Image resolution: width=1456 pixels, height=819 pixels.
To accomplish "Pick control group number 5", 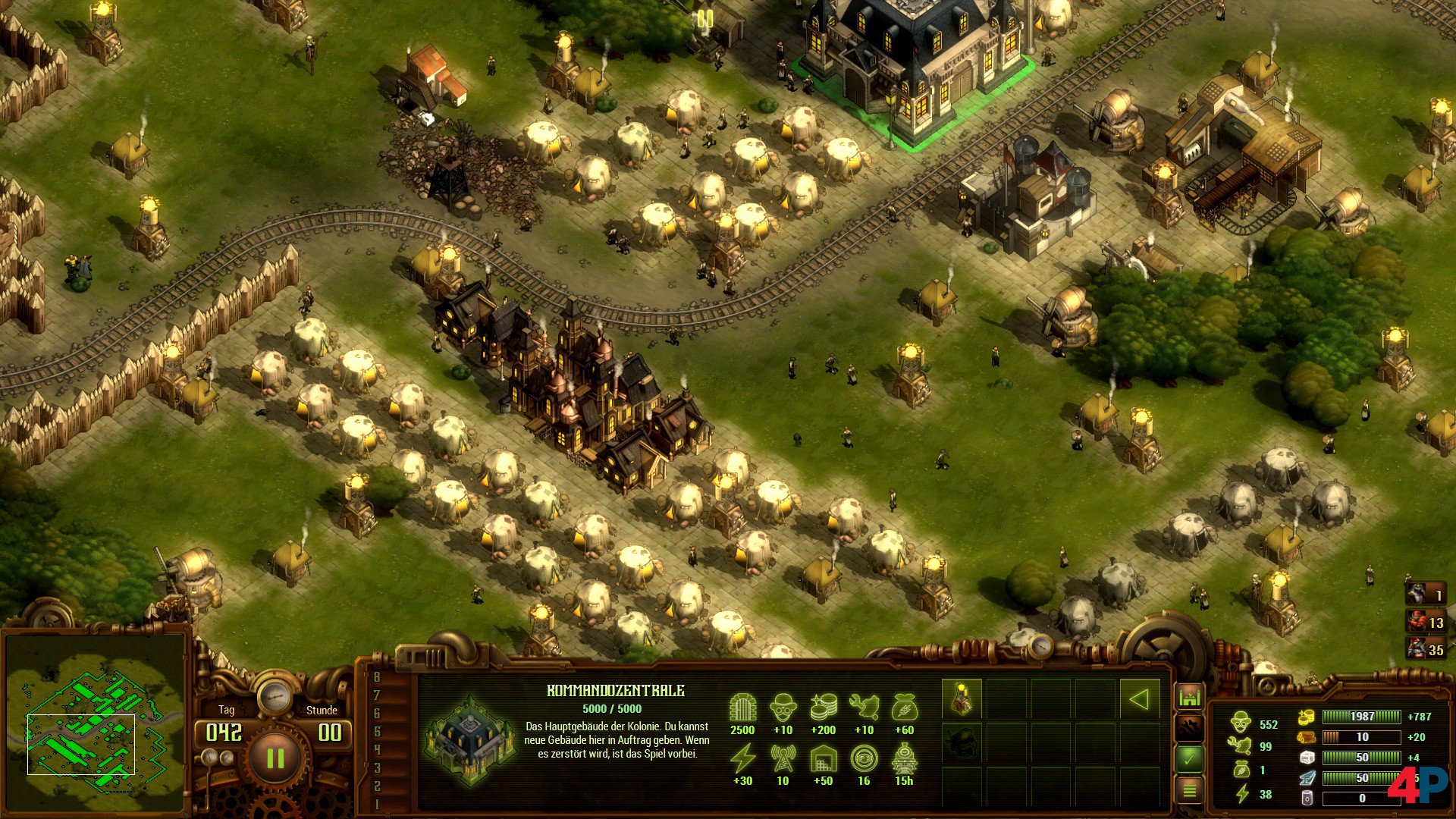I will [x=377, y=732].
